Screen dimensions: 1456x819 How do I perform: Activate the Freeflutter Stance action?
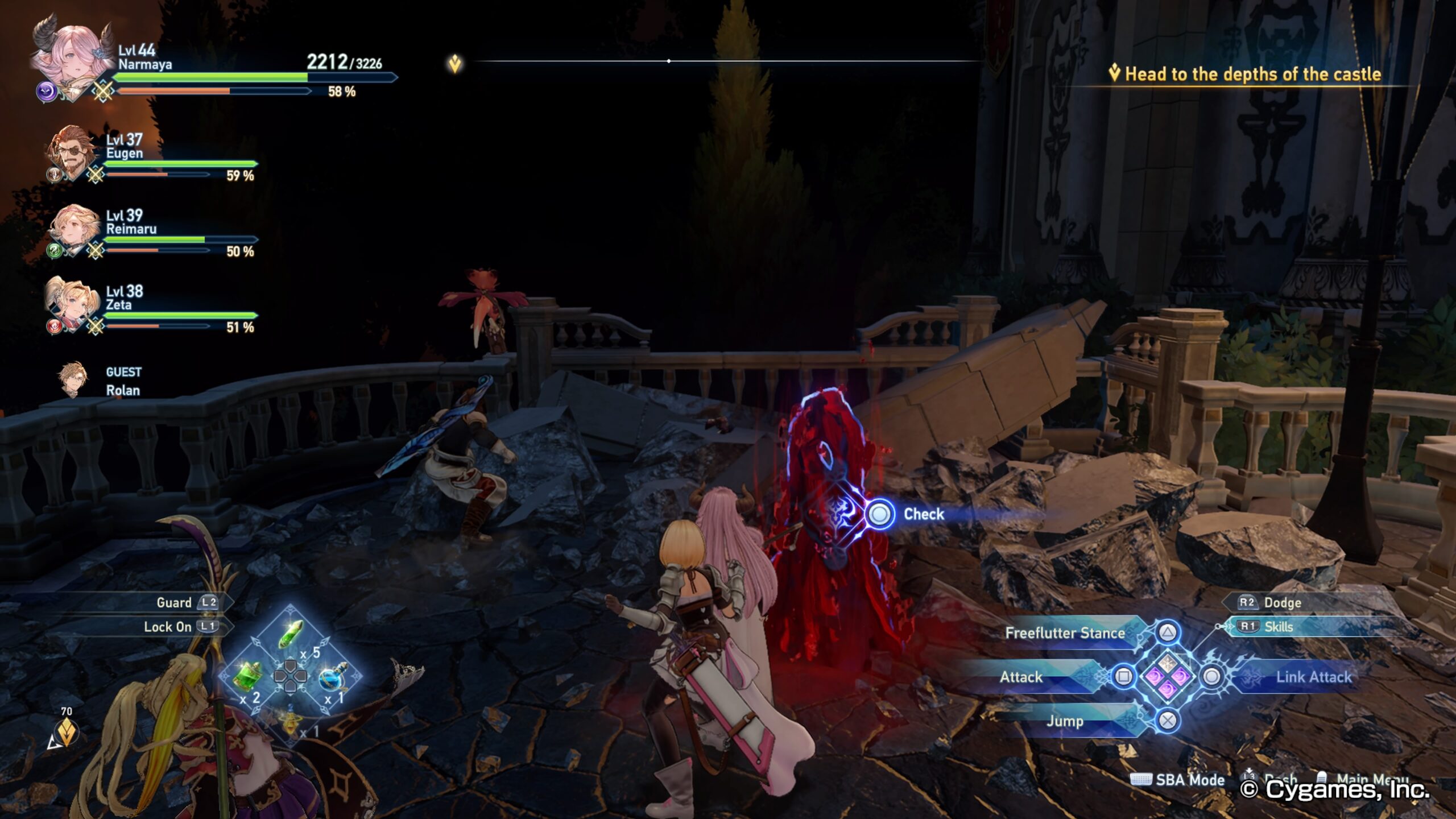pos(1065,633)
